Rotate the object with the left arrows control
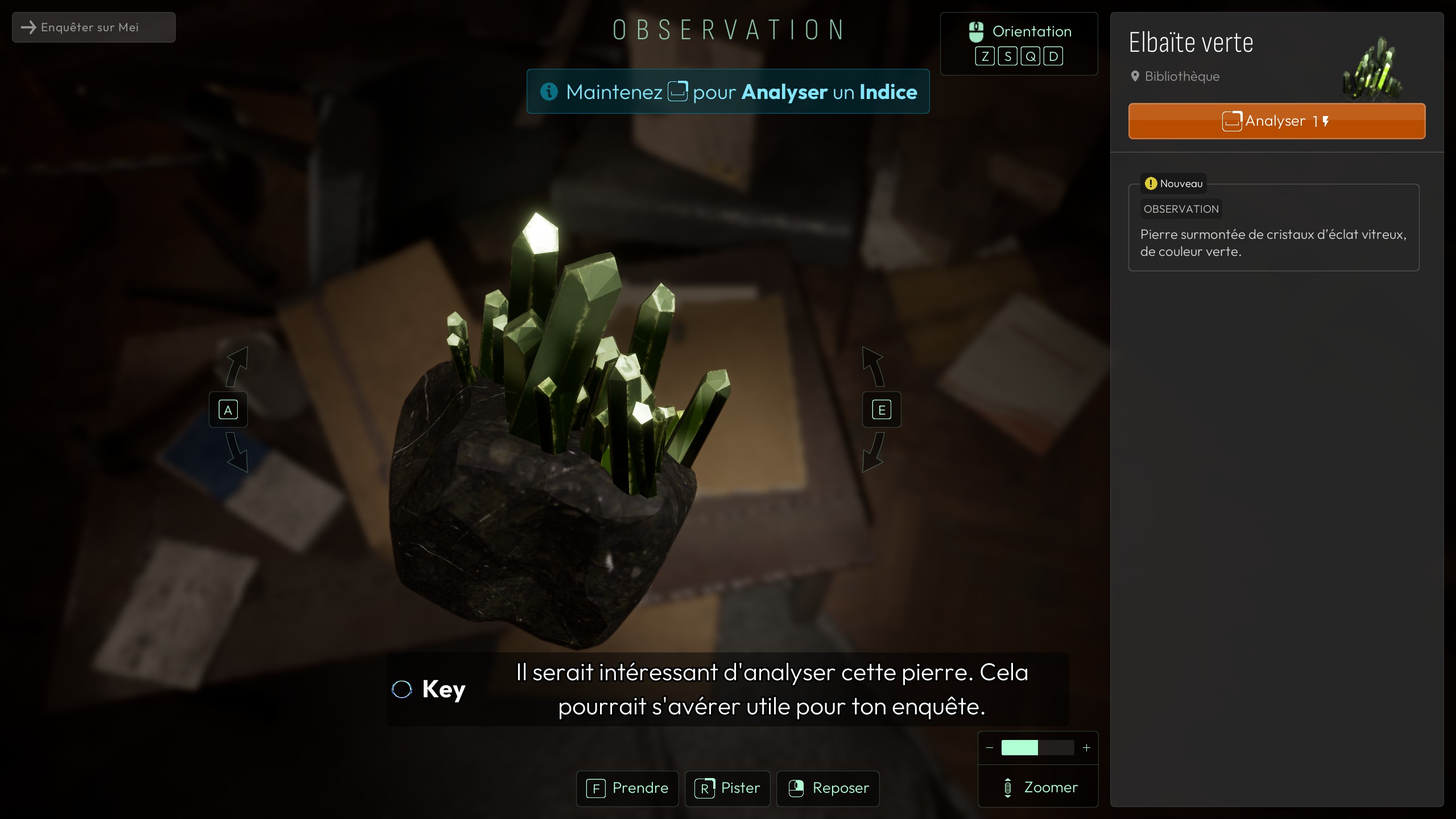The height and width of the screenshot is (819, 1456). pos(228,409)
